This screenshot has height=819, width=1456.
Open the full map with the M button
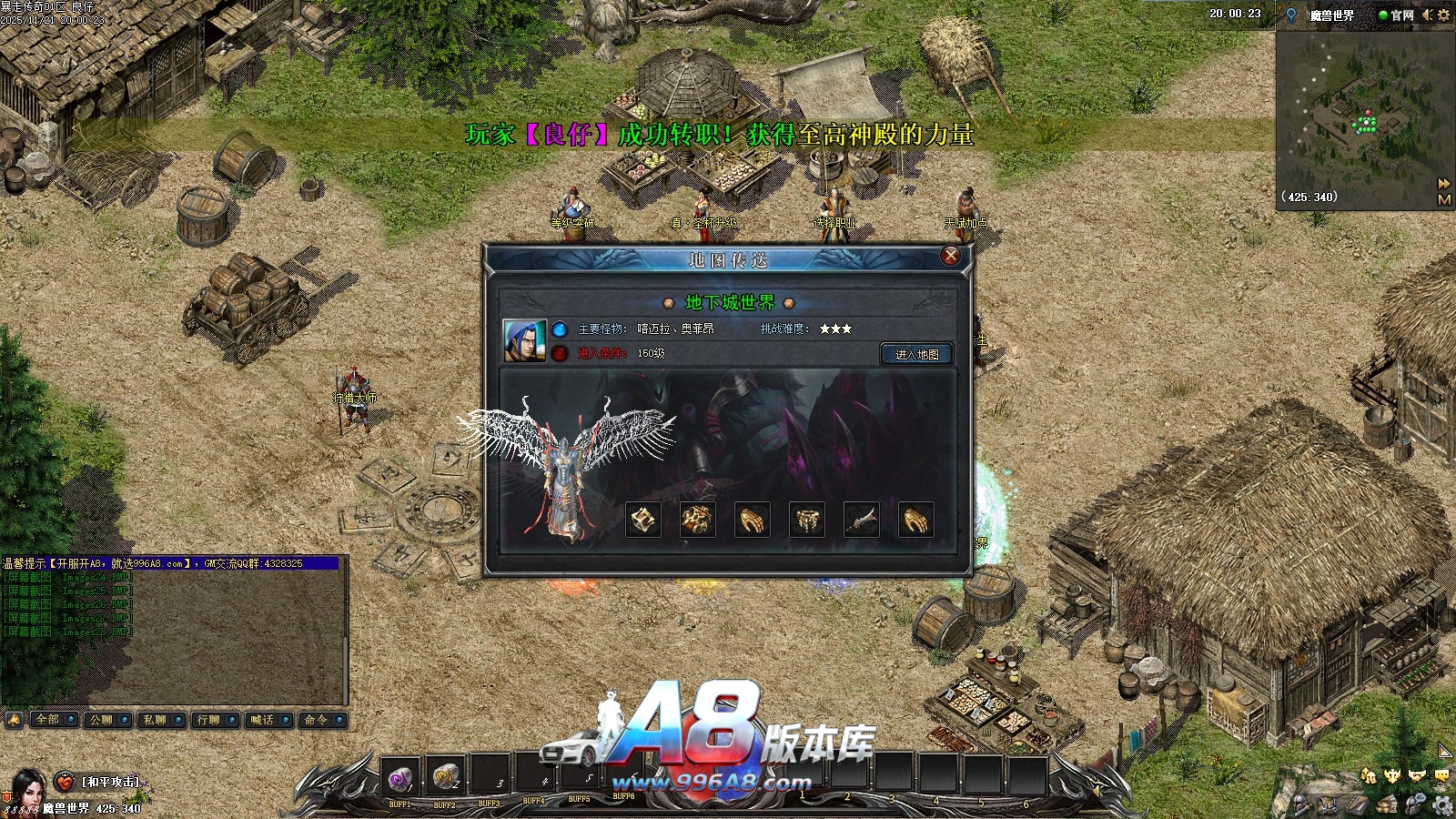point(1444,199)
